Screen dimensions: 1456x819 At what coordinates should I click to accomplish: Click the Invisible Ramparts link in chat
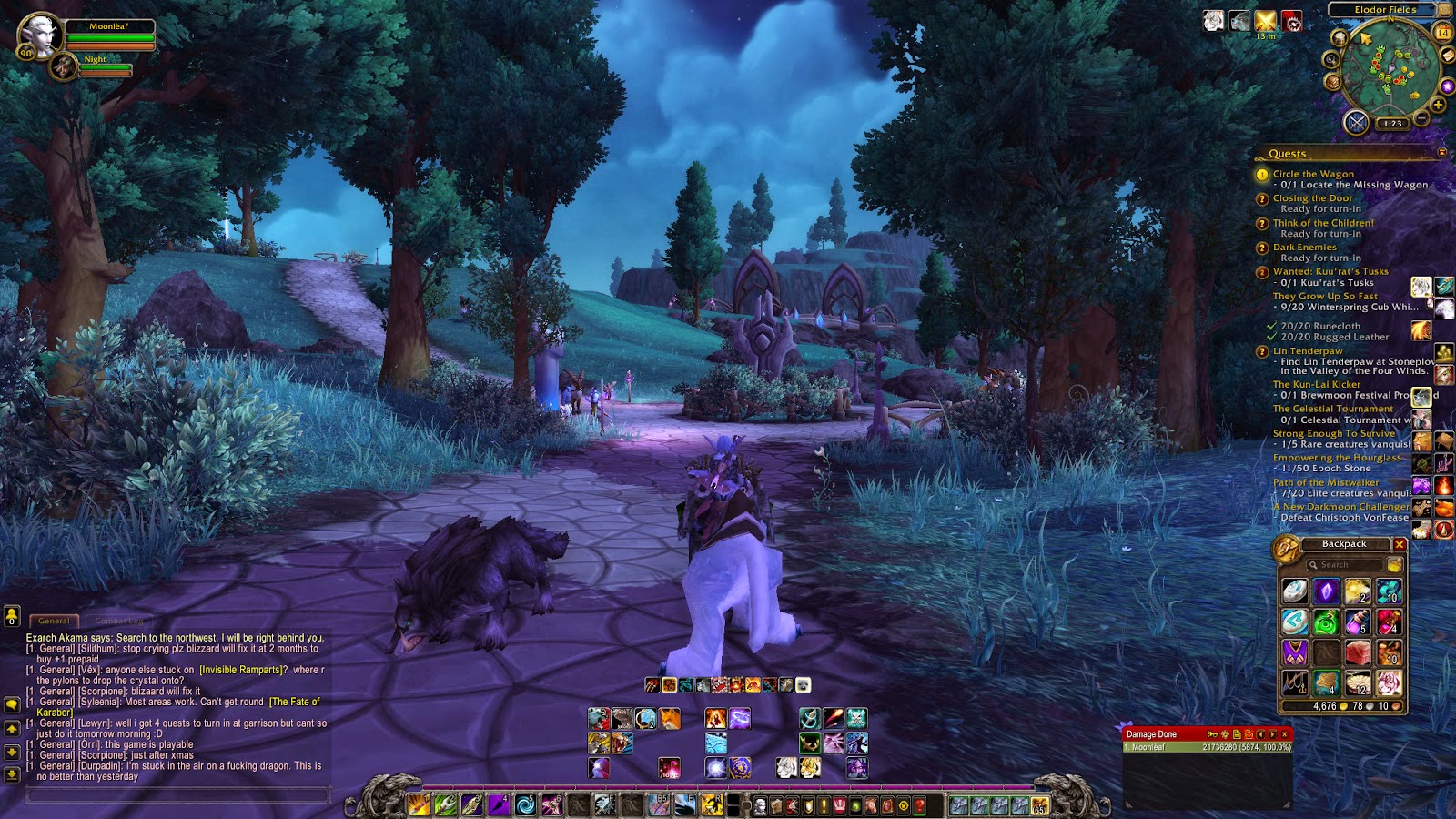click(x=241, y=670)
